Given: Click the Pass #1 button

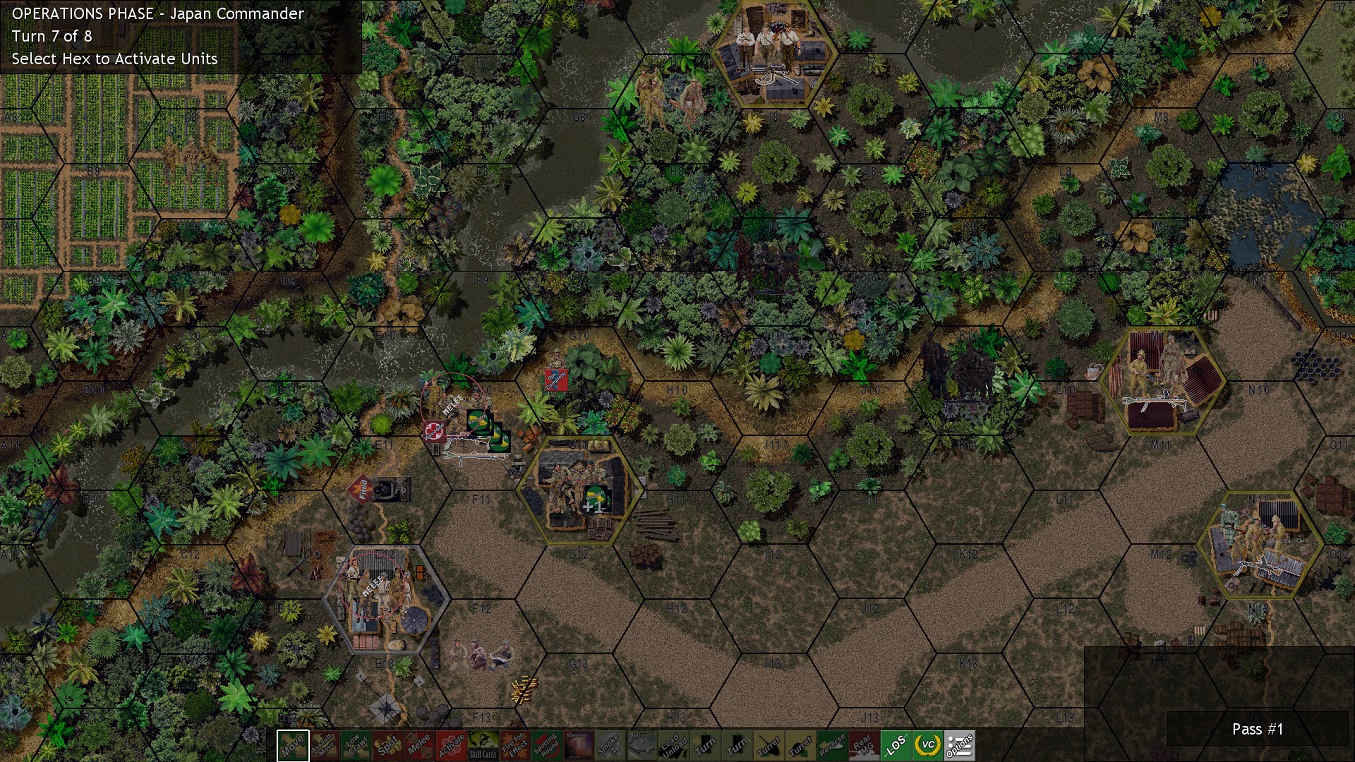Looking at the screenshot, I should point(1257,729).
